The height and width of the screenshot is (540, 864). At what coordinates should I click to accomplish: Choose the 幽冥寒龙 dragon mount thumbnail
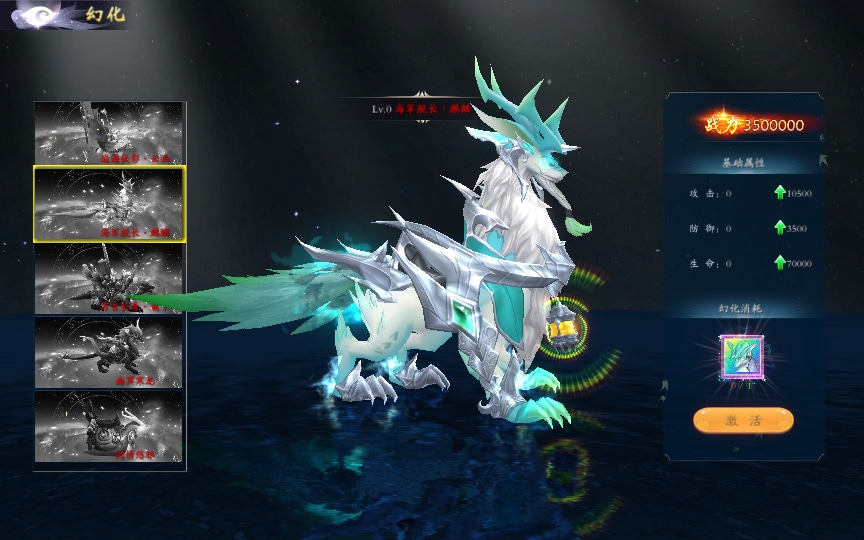[110, 352]
